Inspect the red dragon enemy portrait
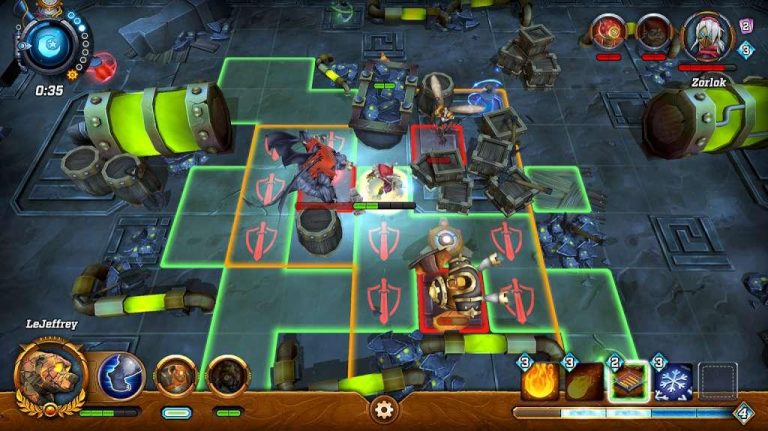Screen dimensions: 768x431 coord(609,32)
